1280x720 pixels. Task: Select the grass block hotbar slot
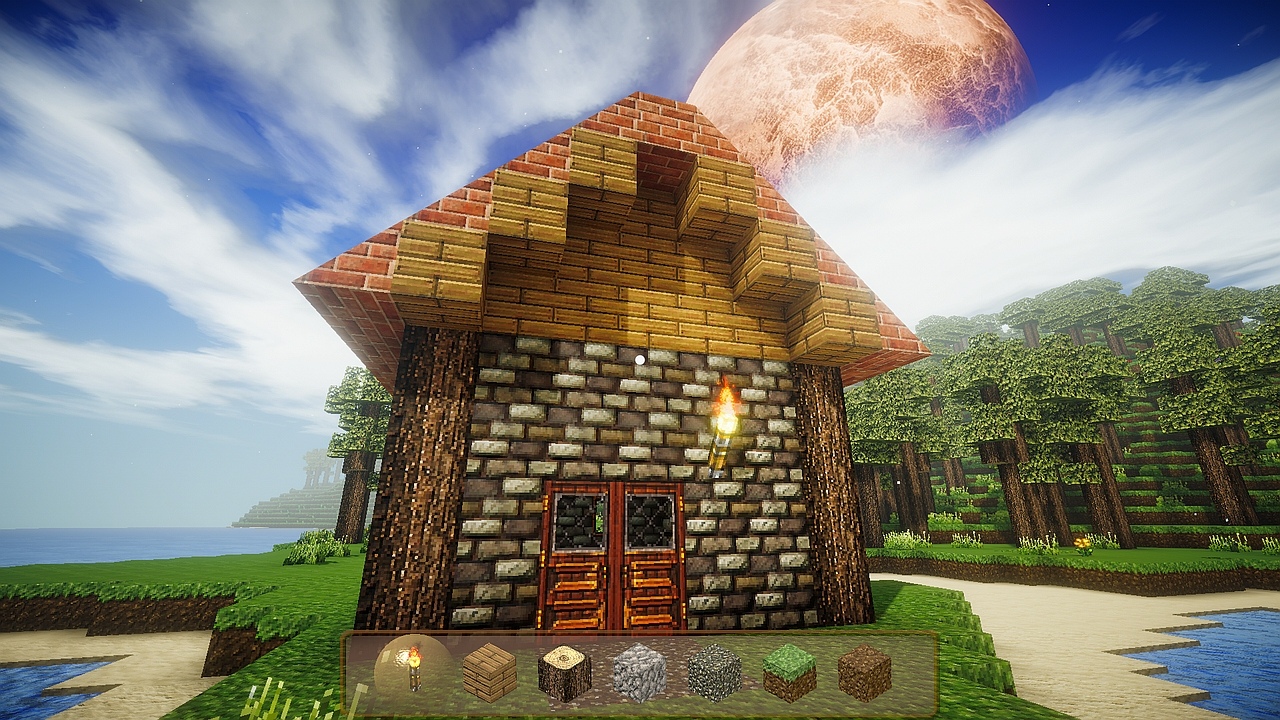789,672
